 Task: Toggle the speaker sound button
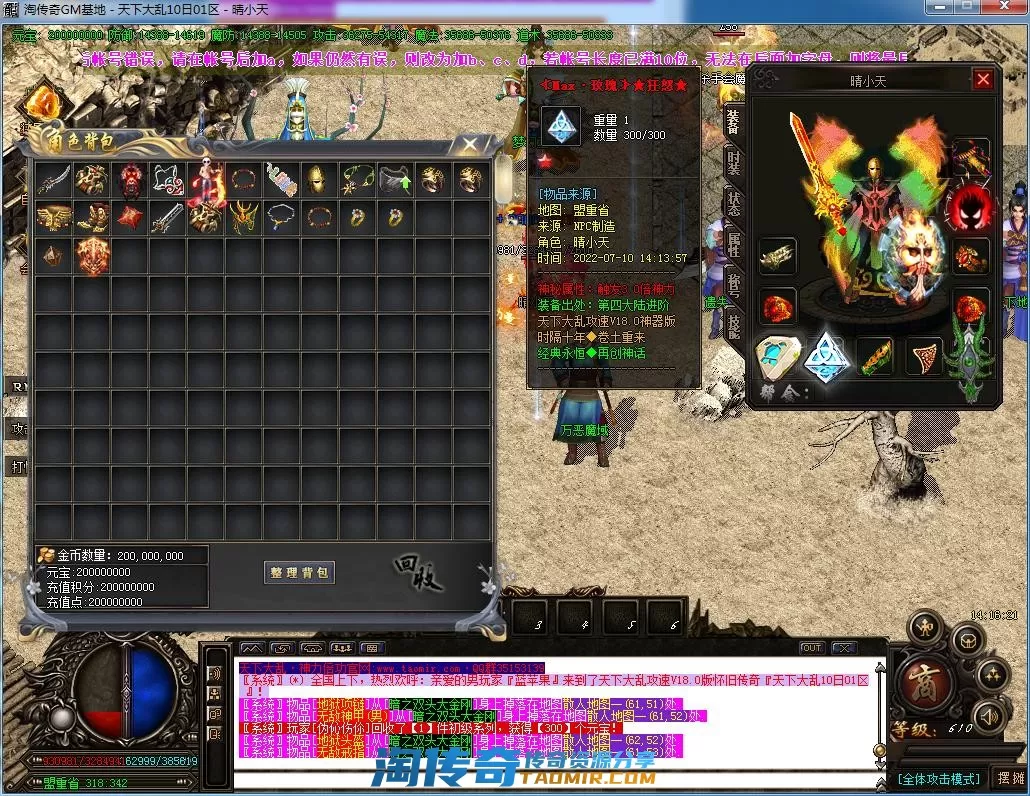coord(988,715)
